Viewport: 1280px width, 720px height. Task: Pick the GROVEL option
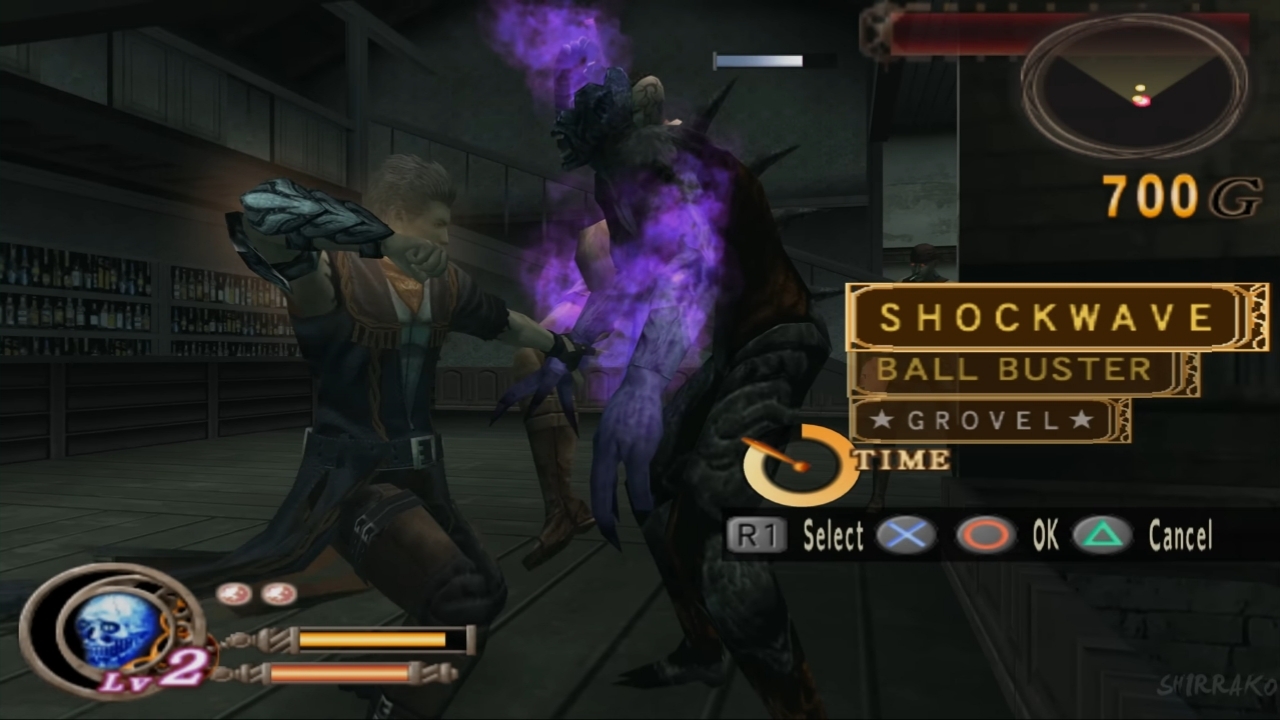point(980,421)
